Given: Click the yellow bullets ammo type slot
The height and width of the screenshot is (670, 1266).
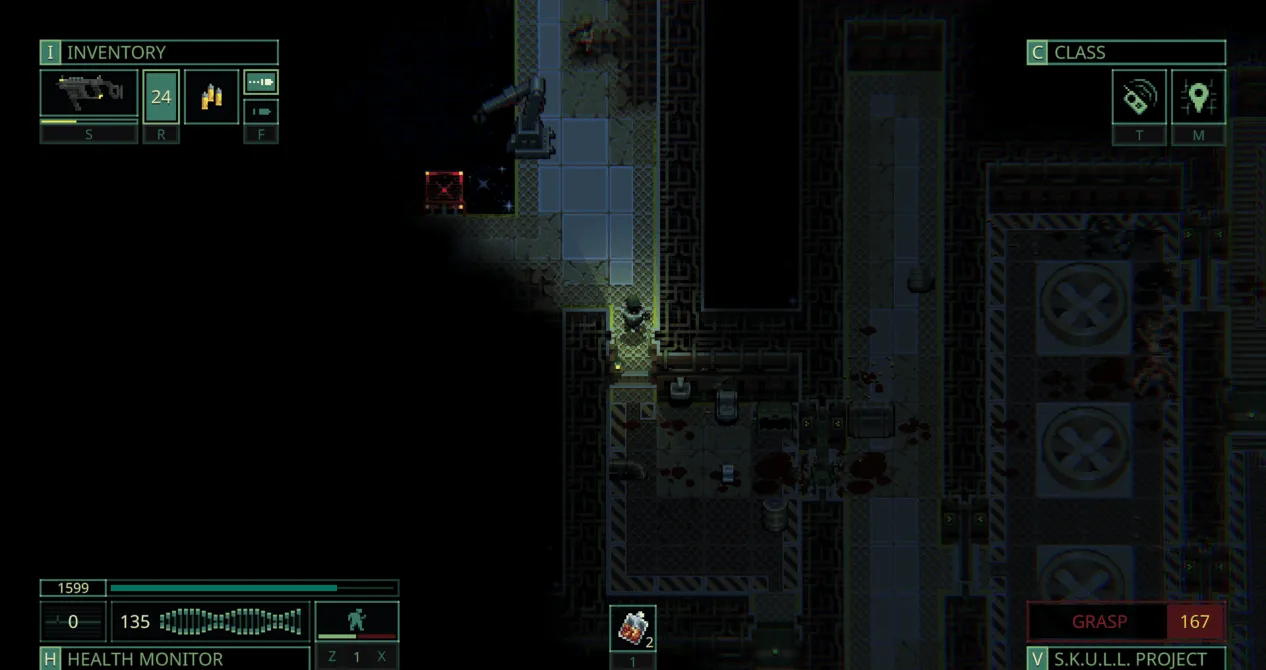Looking at the screenshot, I should [x=211, y=97].
